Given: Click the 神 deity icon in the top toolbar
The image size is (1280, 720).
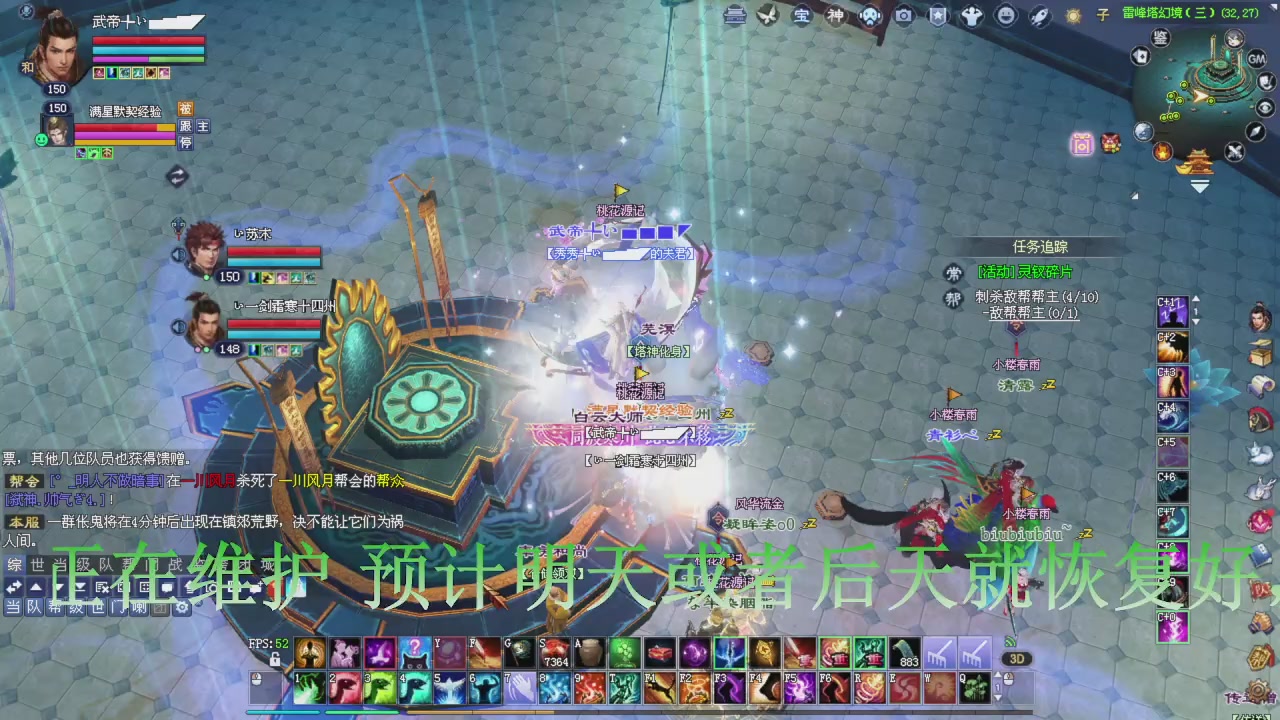Looking at the screenshot, I should [834, 16].
